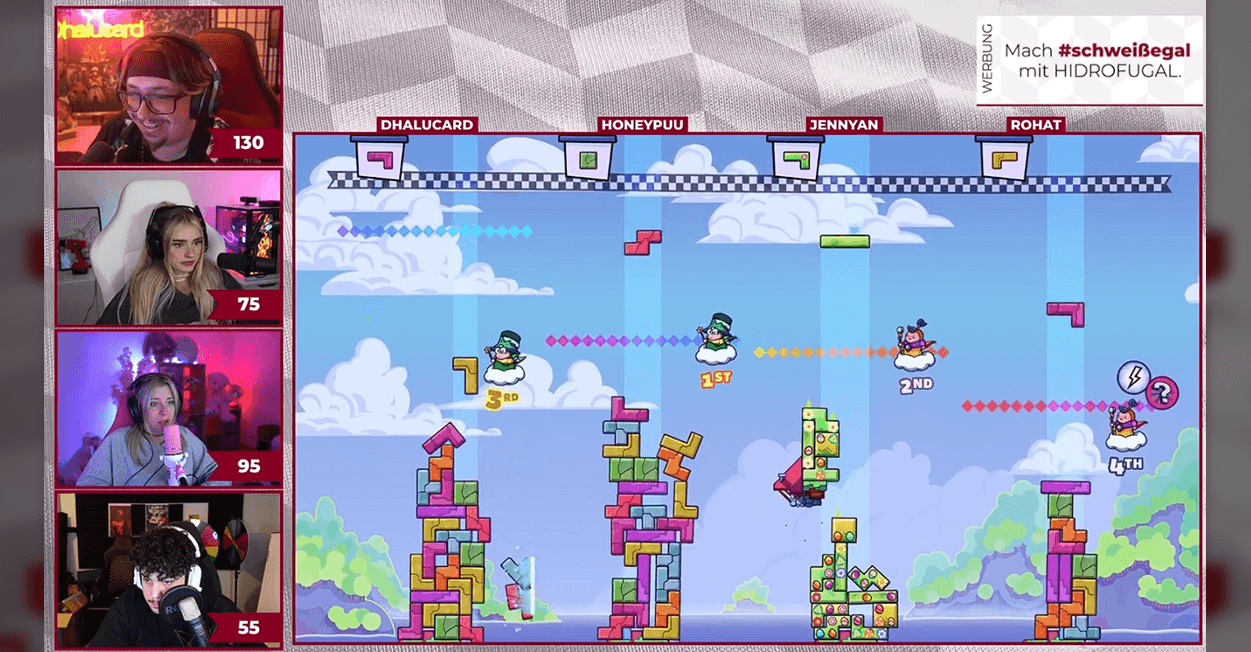Click Dhalucard's next piece preview box
The height and width of the screenshot is (652, 1251).
point(379,158)
